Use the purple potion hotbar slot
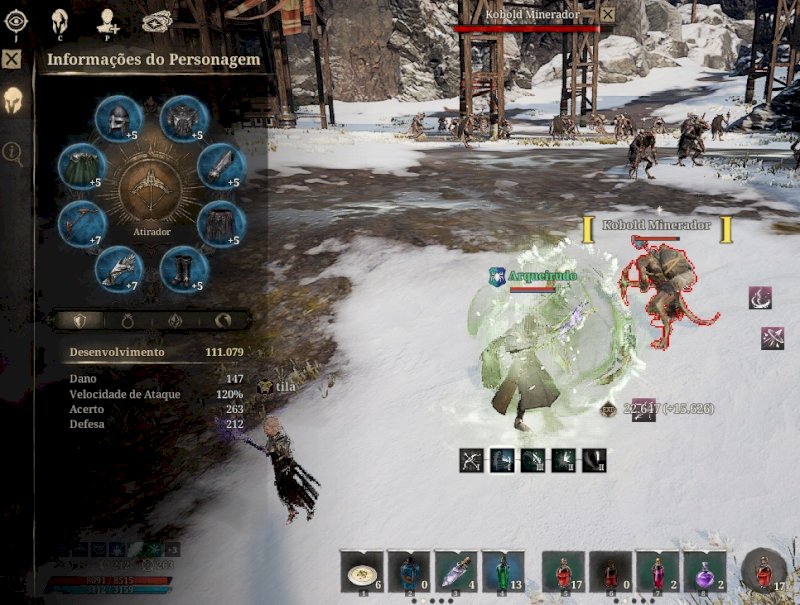 click(705, 573)
